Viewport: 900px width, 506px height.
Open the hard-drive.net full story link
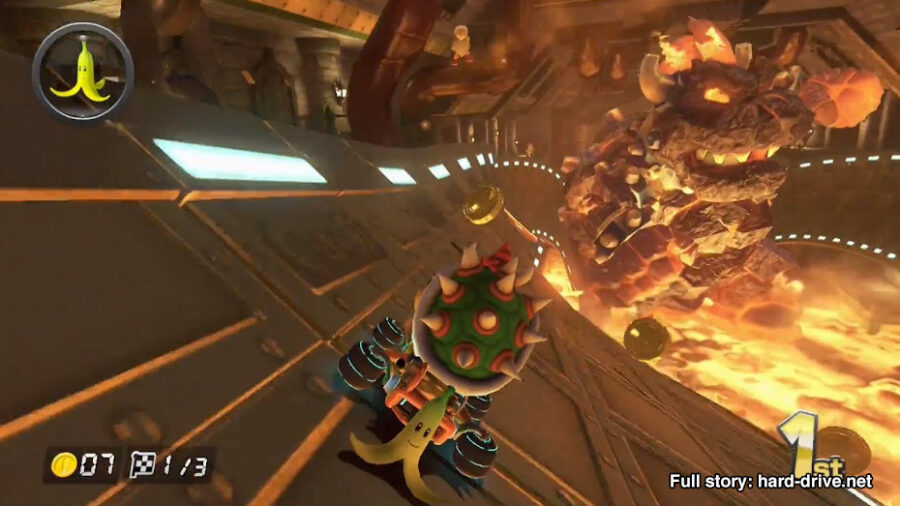pos(770,481)
